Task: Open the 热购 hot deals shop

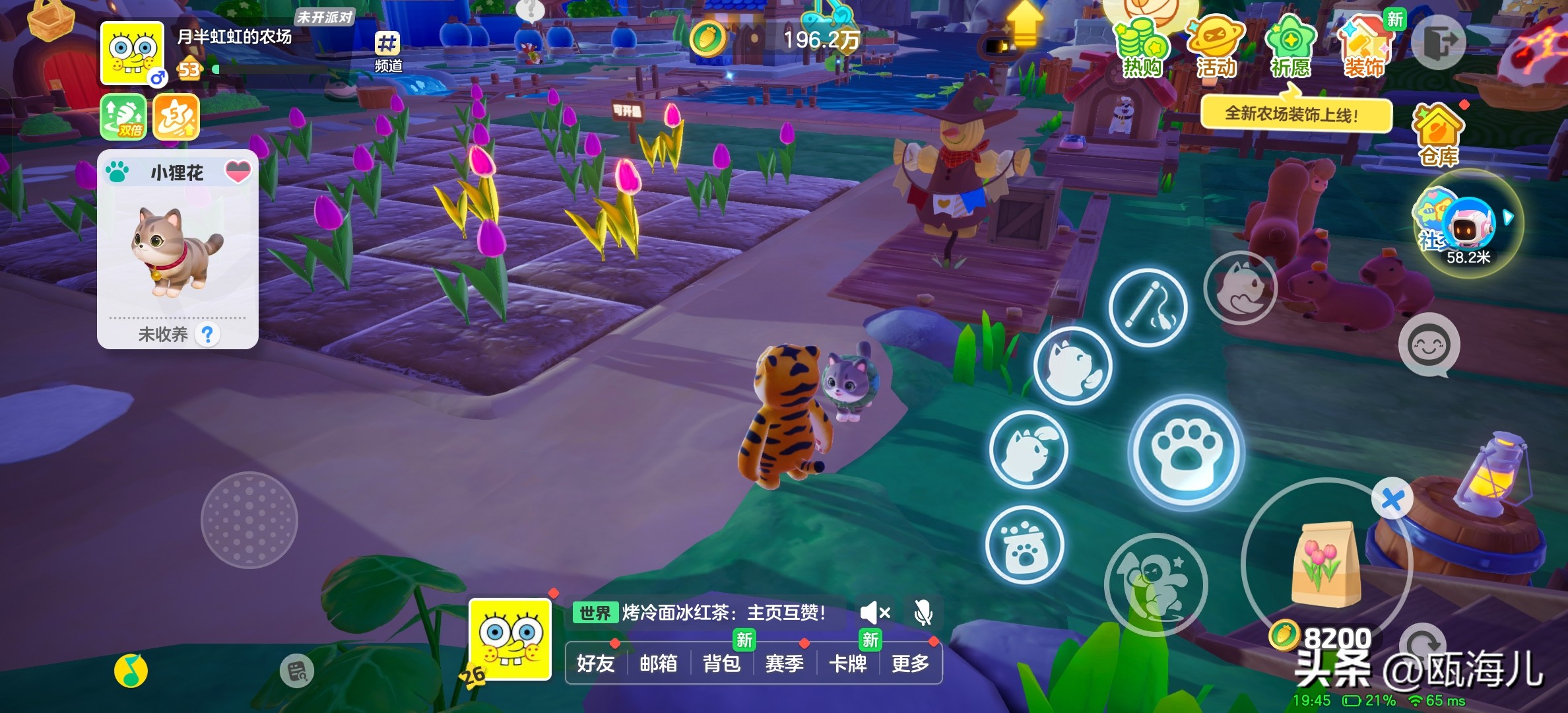Action: click(x=1141, y=48)
